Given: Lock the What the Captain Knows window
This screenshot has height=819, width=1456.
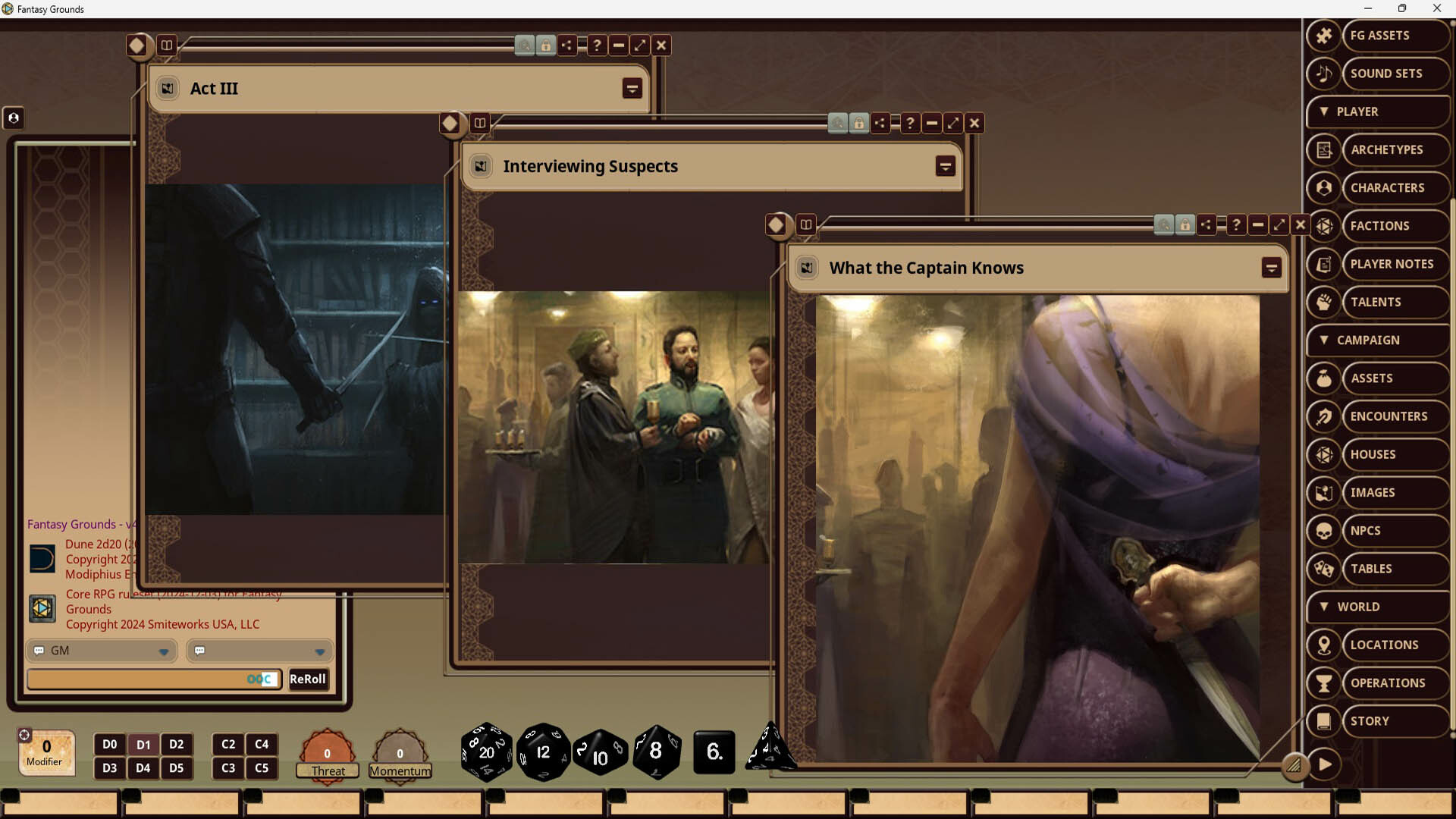Looking at the screenshot, I should (1185, 224).
